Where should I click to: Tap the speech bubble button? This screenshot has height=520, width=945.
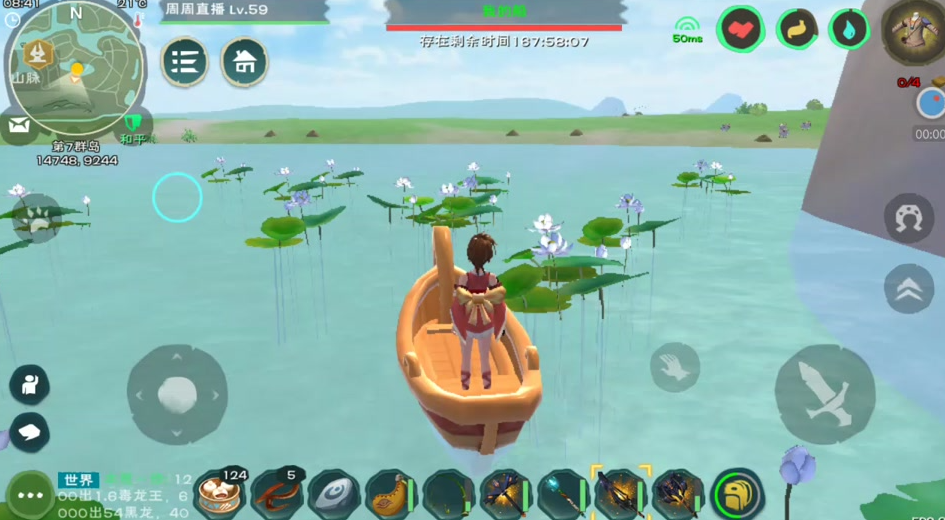(29, 431)
